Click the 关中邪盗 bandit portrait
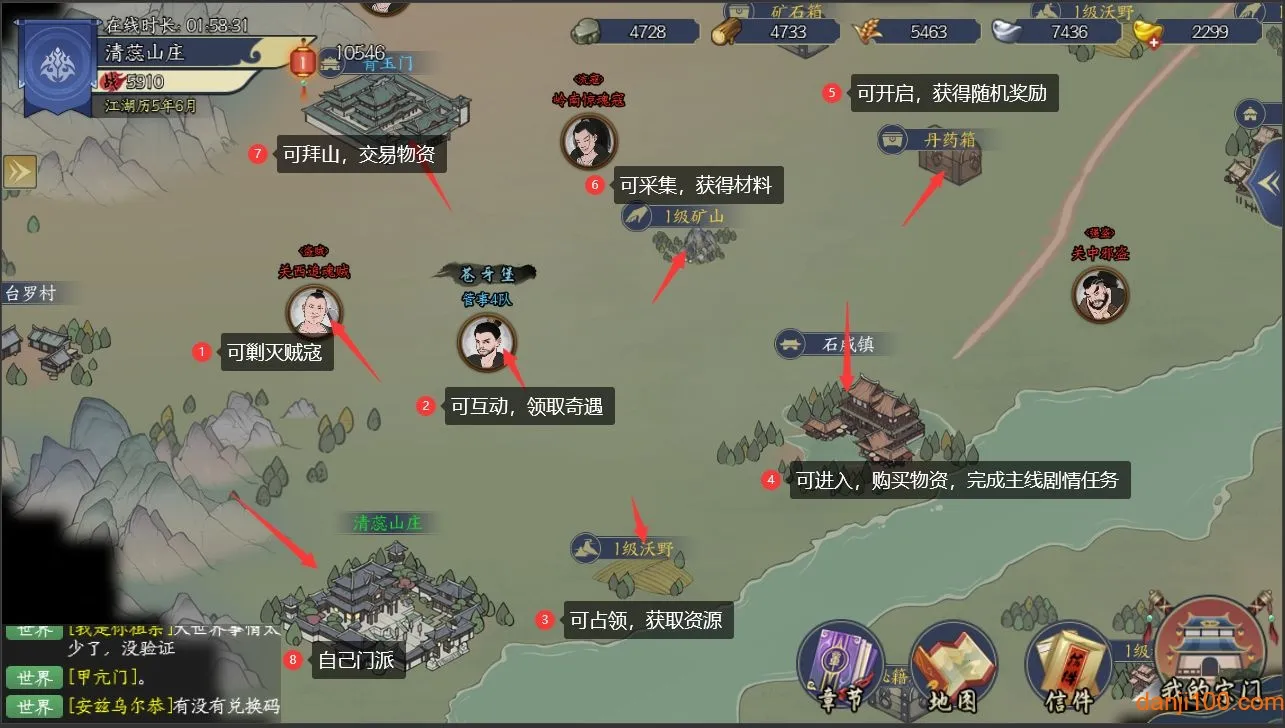This screenshot has height=728, width=1285. (1100, 293)
